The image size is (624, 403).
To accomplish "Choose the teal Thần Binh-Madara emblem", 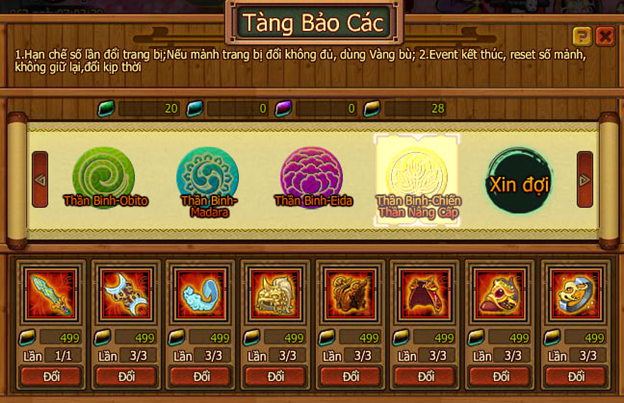I will pyautogui.click(x=207, y=177).
